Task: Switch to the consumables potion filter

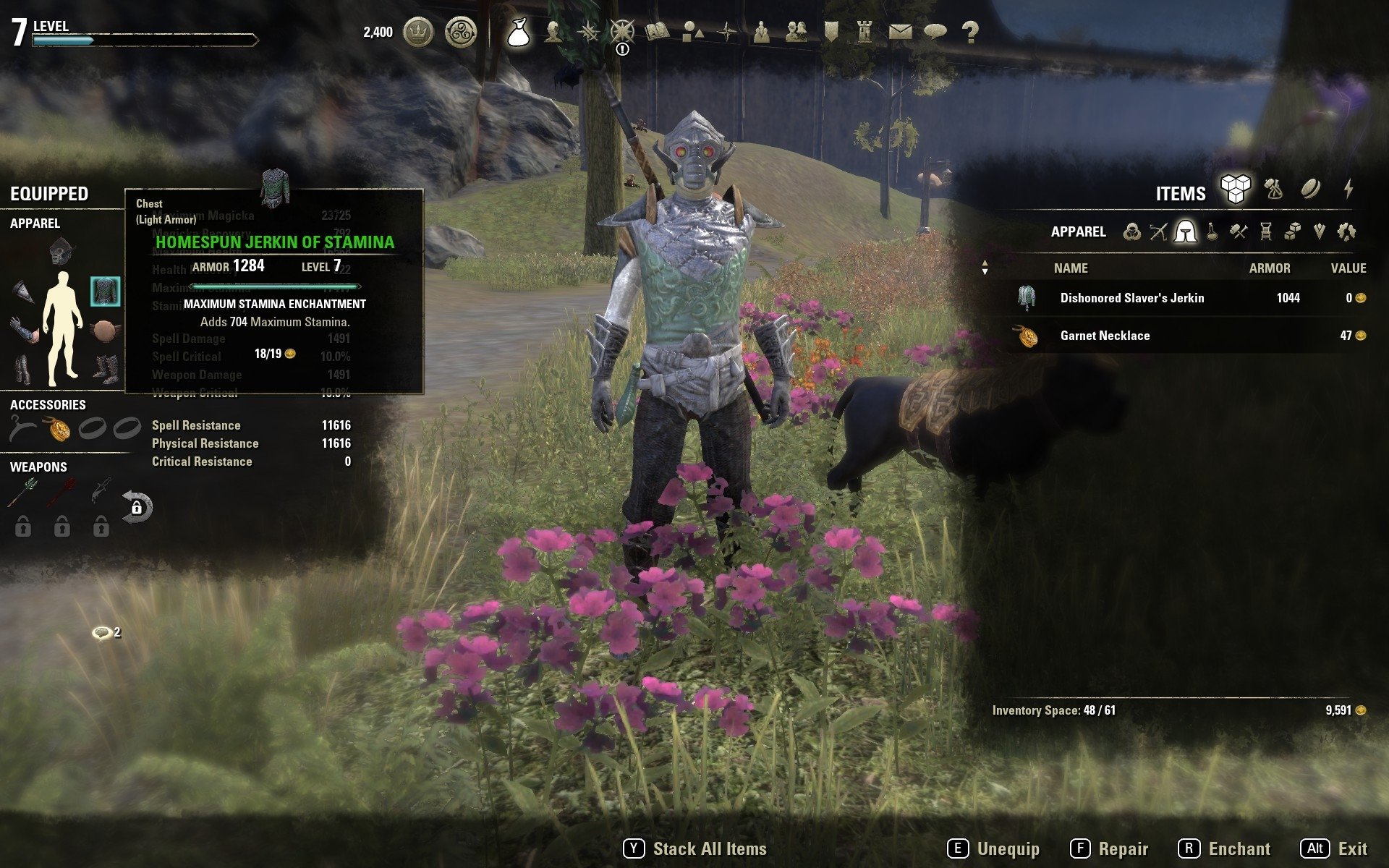Action: point(1212,231)
